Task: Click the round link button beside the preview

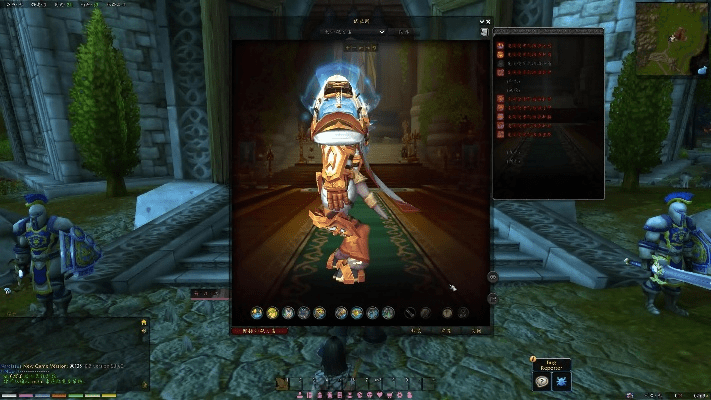Action: 493,277
